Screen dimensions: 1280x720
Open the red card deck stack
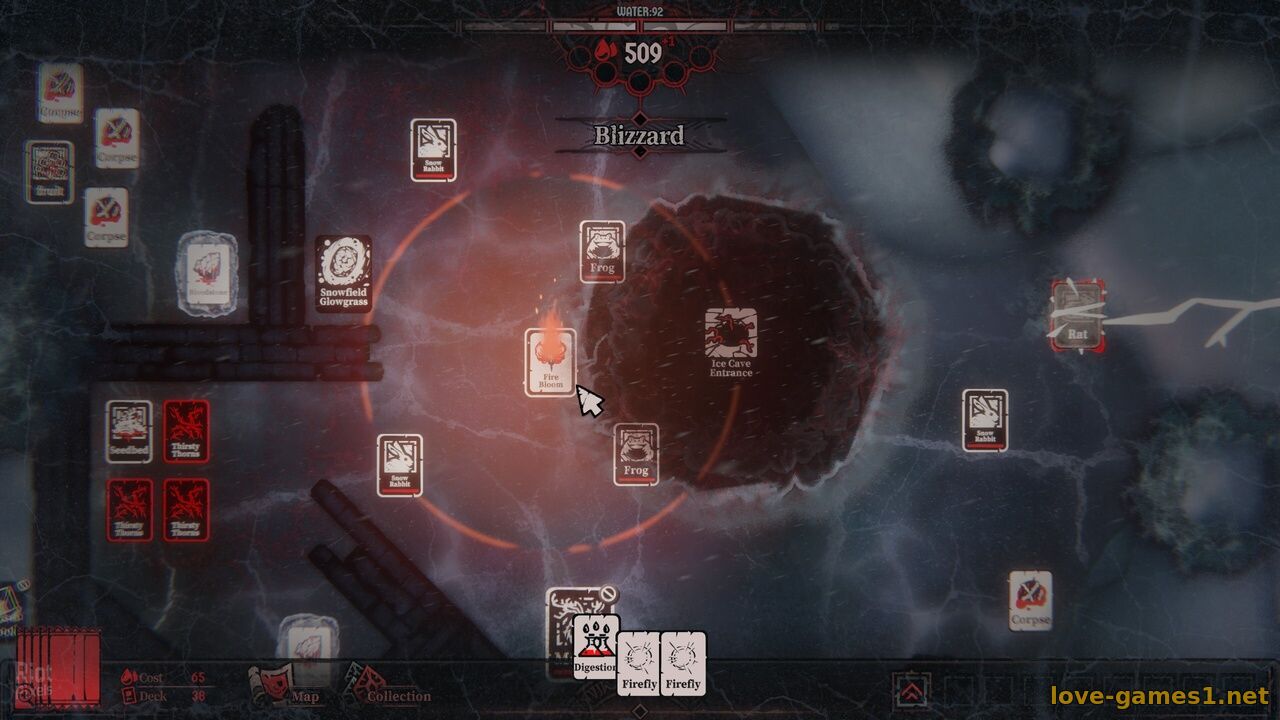[60, 665]
